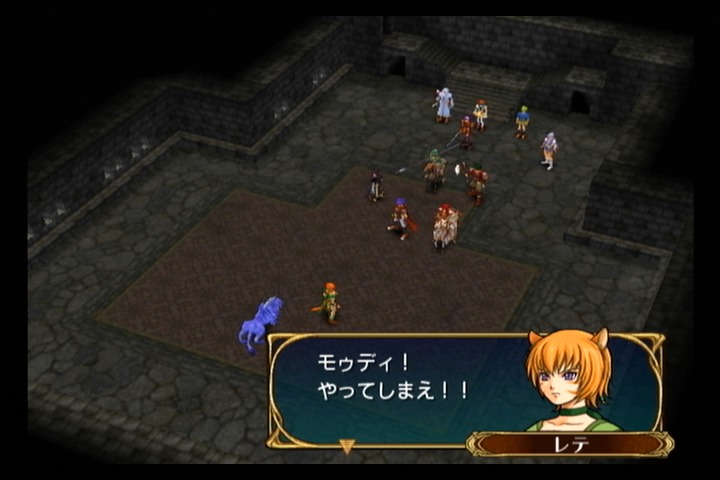
Task: Advance dialogue with the orange arrow indicator
Action: click(347, 446)
